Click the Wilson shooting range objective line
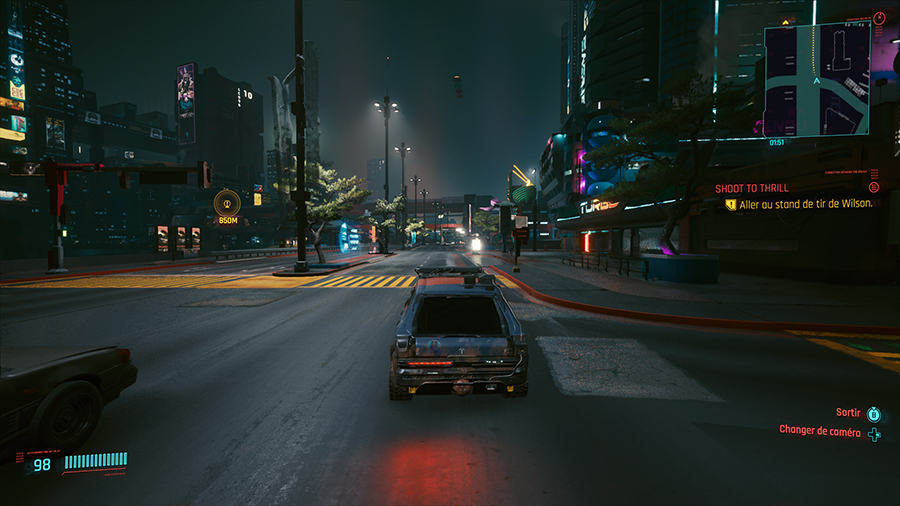900x506 pixels. (x=806, y=204)
